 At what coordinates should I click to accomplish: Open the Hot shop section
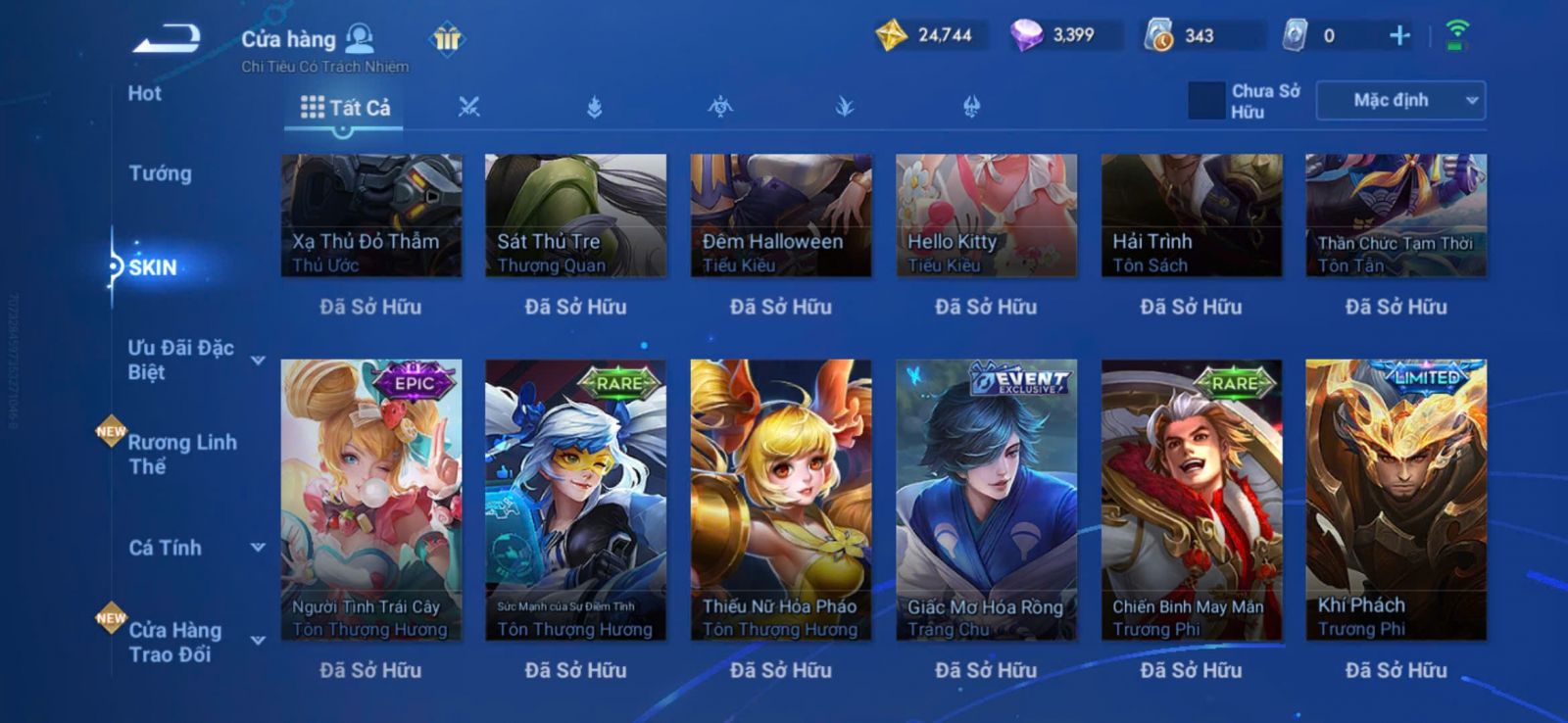(x=144, y=94)
